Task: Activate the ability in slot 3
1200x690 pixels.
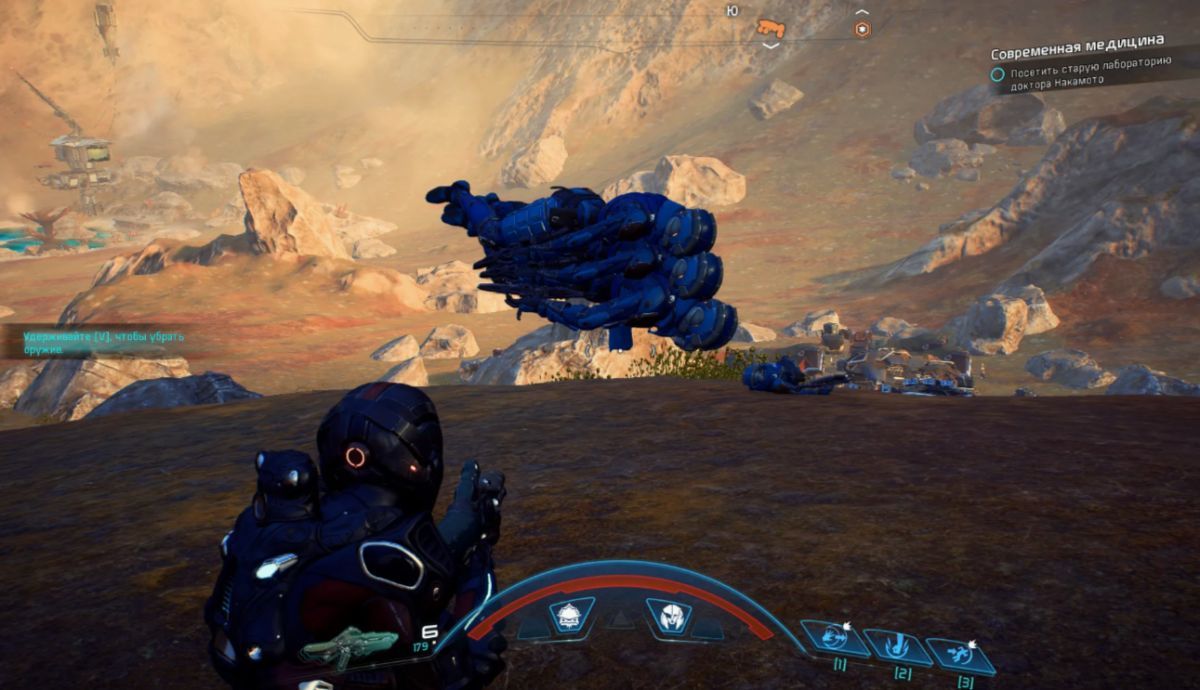Action: click(959, 654)
